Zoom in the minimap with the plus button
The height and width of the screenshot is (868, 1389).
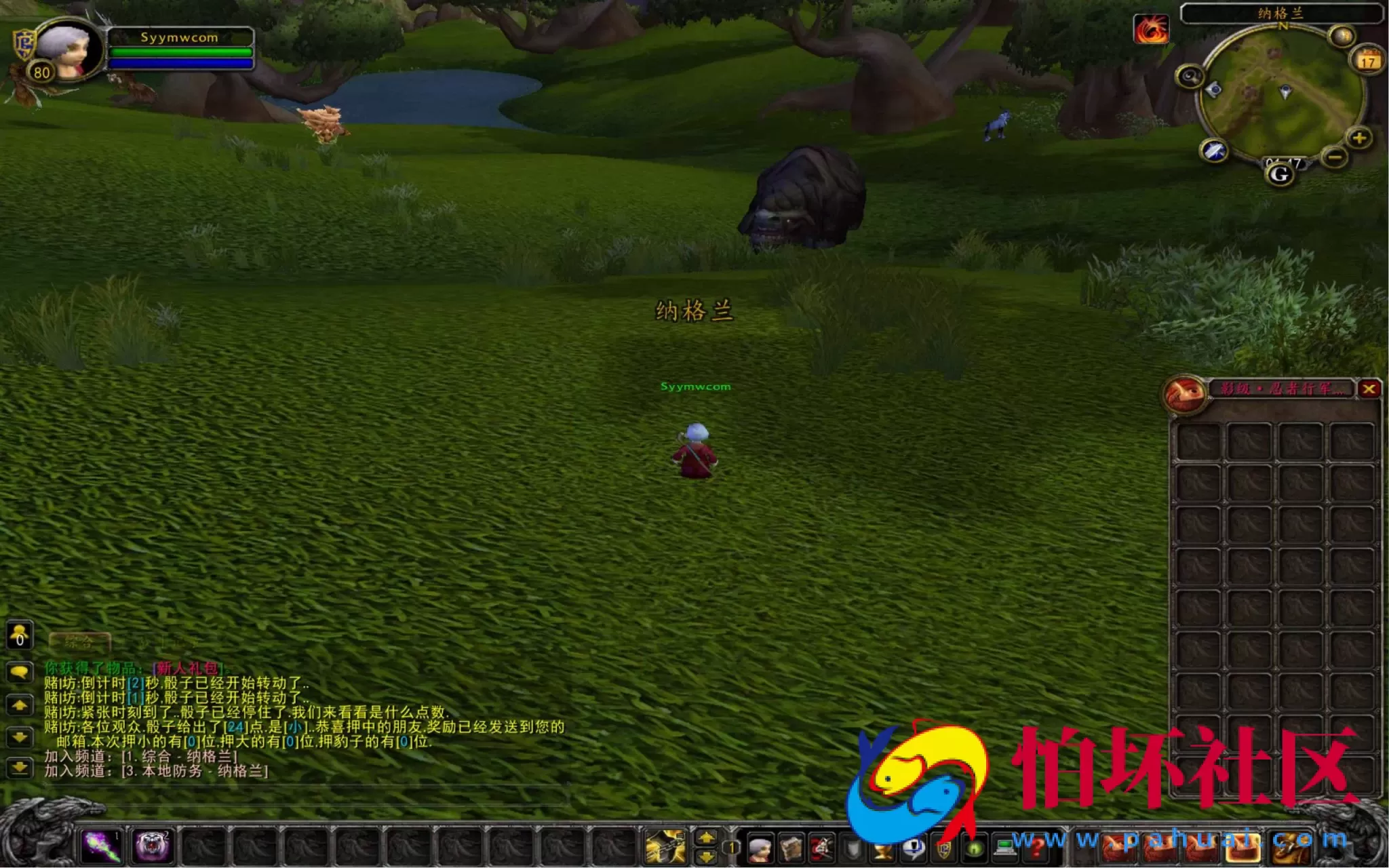[x=1358, y=138]
